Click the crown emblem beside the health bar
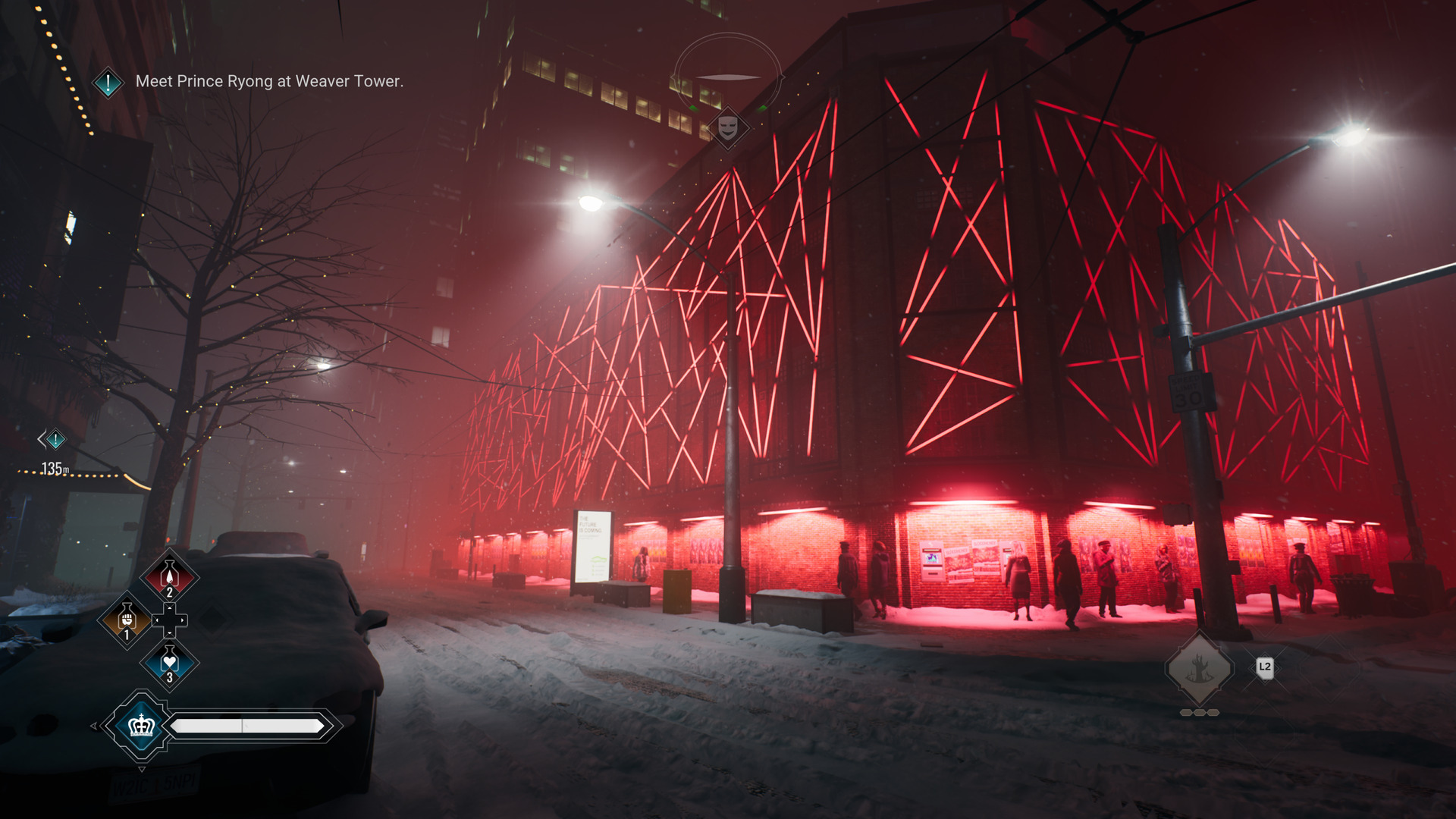The image size is (1456, 819). pos(141,726)
